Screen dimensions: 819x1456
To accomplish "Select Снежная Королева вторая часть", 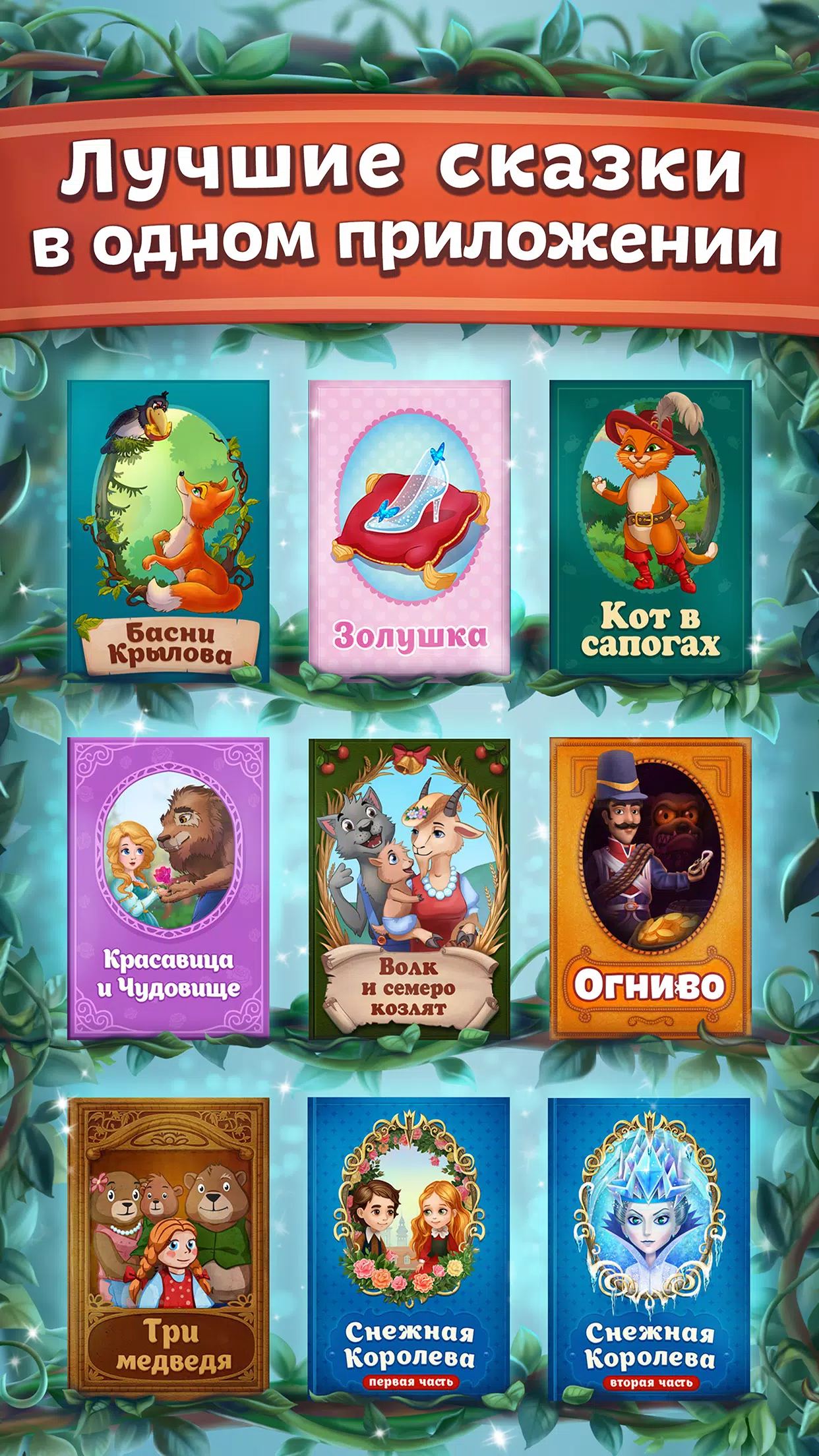I will 650,1248.
